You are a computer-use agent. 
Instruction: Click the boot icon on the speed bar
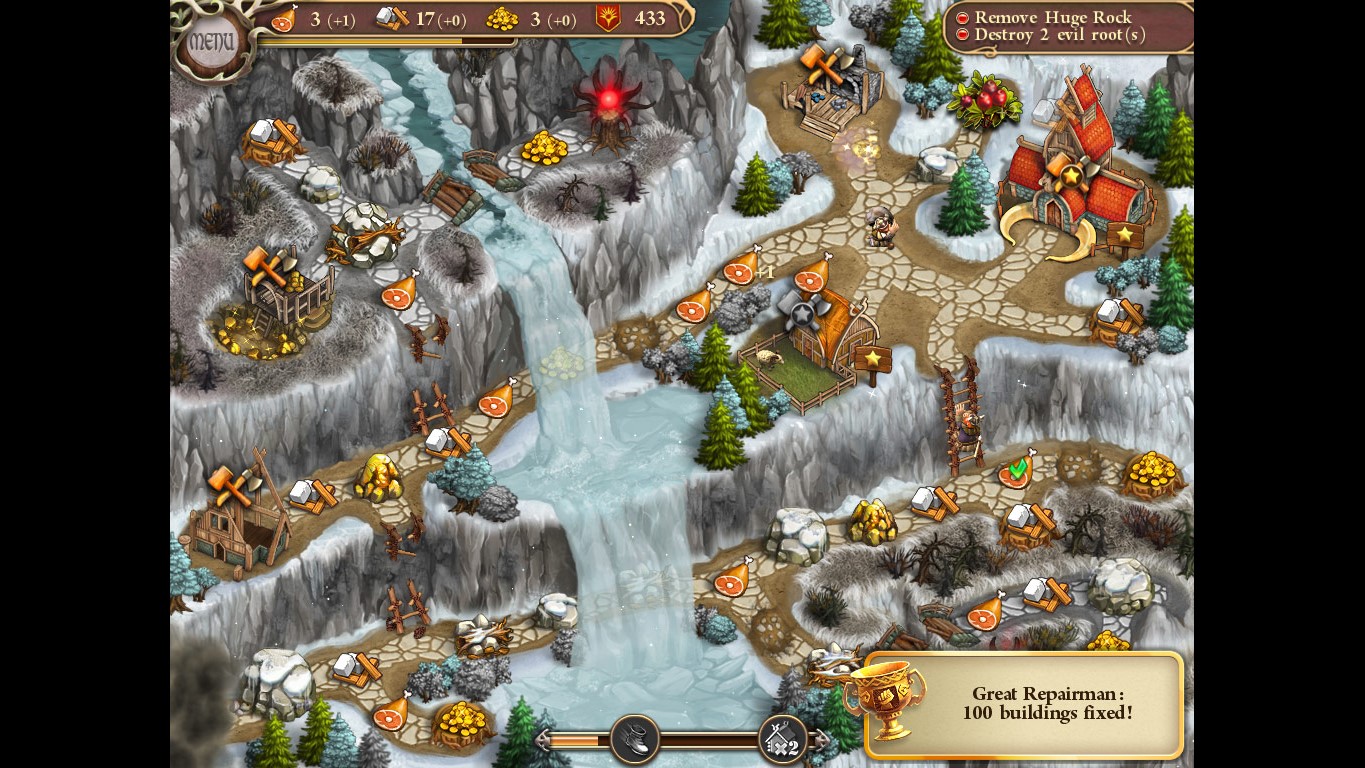click(634, 738)
